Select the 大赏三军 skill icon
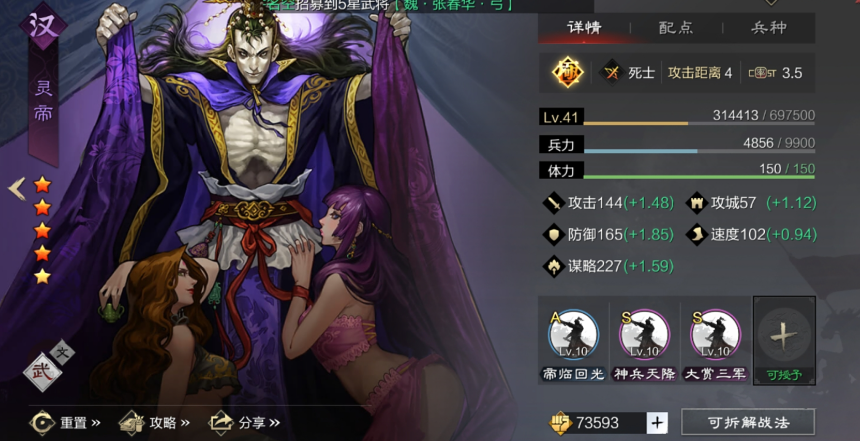 (715, 337)
